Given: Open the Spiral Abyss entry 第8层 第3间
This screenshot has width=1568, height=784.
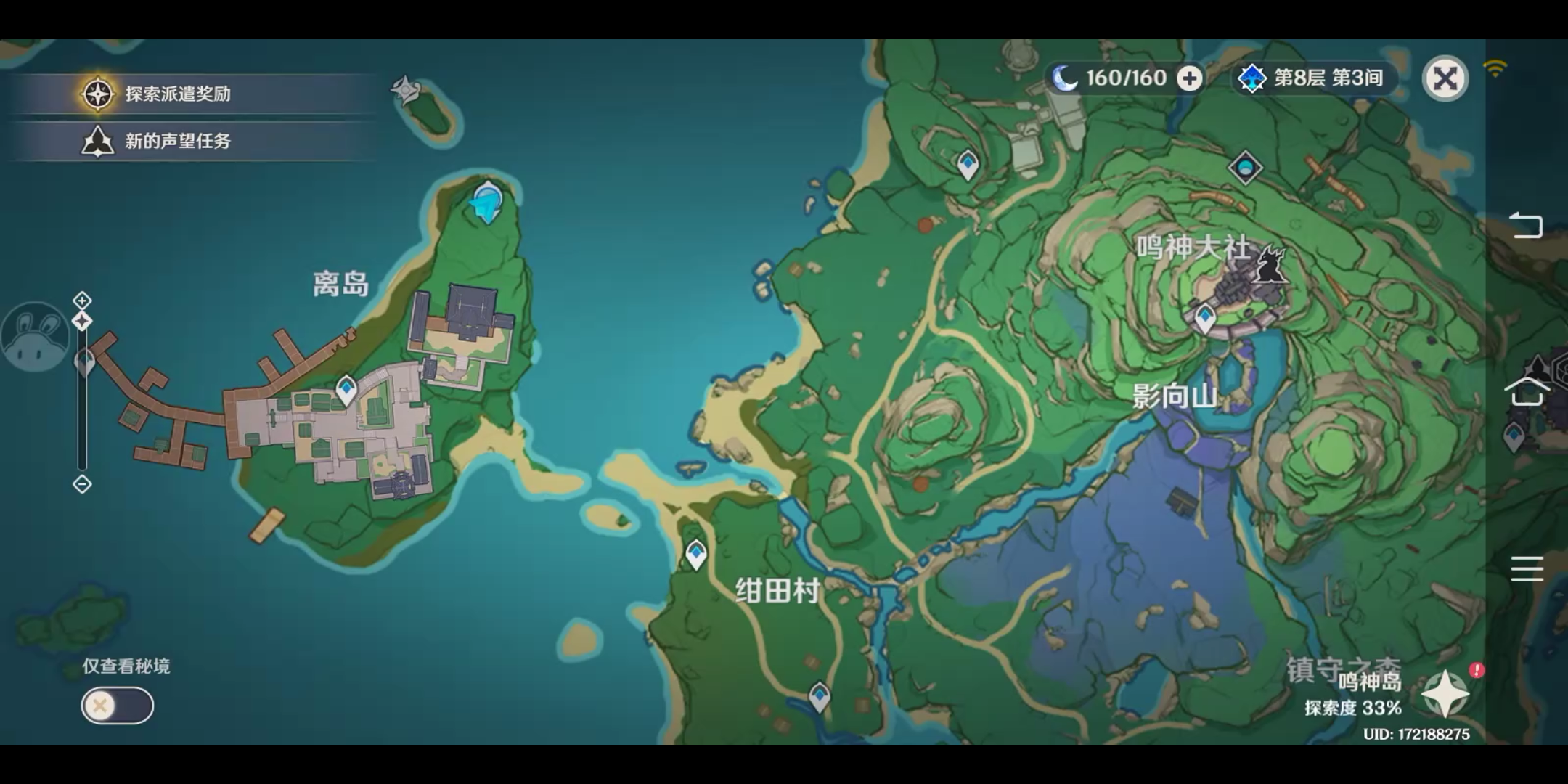Looking at the screenshot, I should (1314, 78).
